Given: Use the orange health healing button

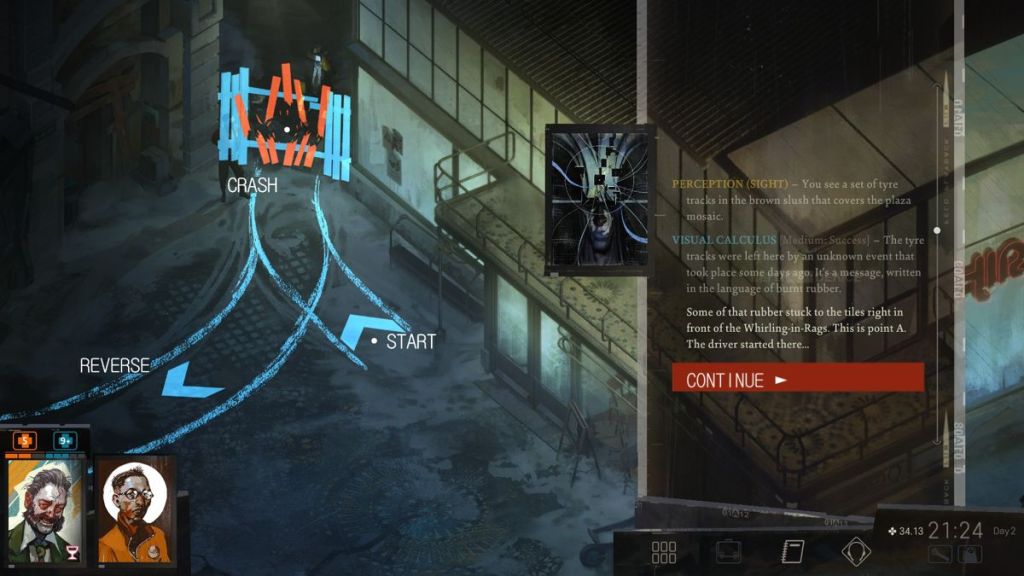Looking at the screenshot, I should 24,440.
